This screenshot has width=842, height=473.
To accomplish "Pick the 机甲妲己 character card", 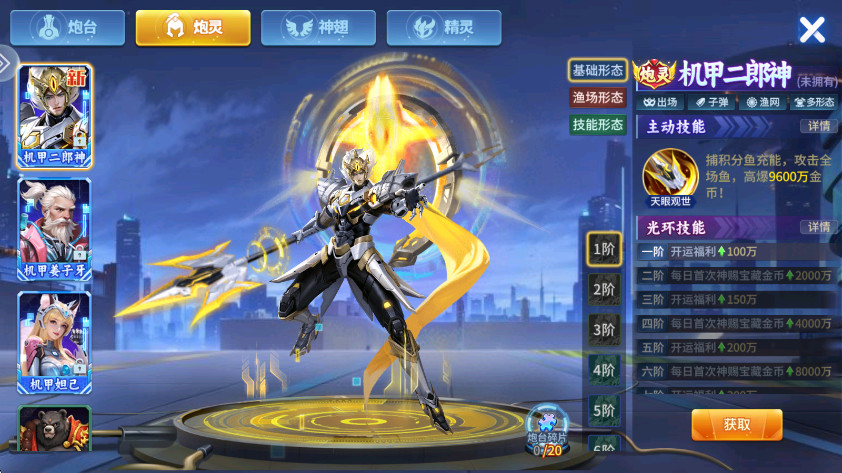I will pyautogui.click(x=55, y=343).
